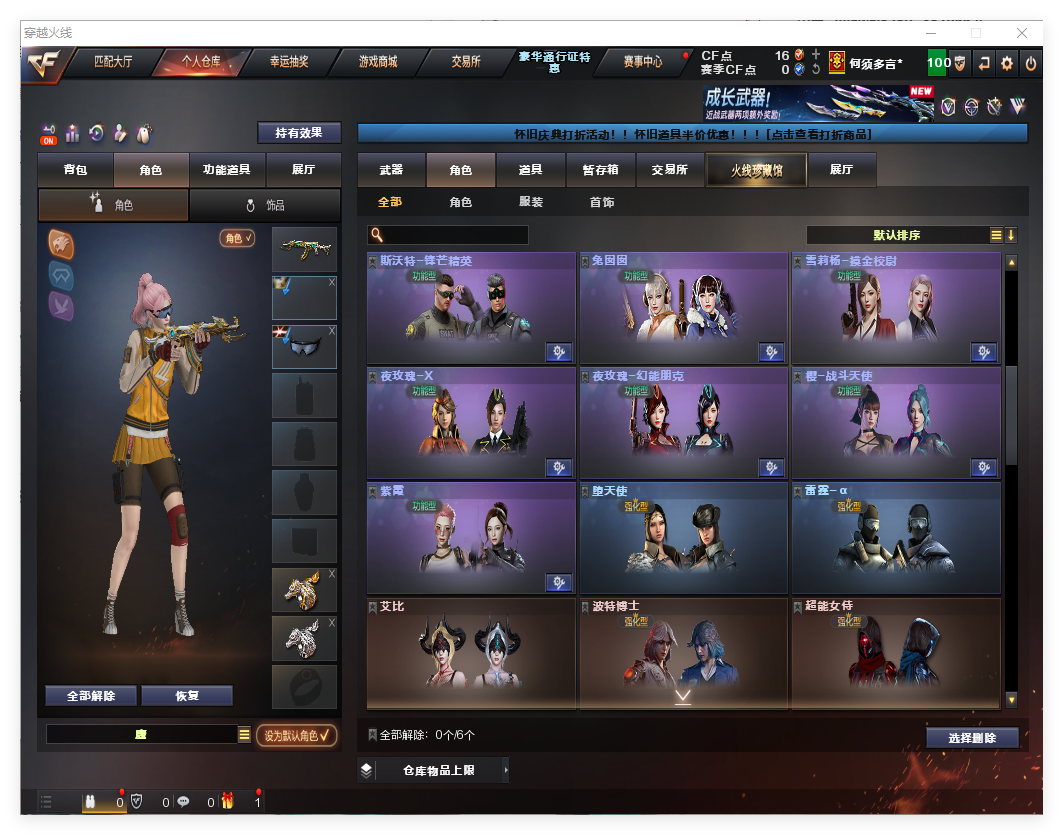Pick the 紫霞 character card
Image resolution: width=1063 pixels, height=835 pixels.
470,537
